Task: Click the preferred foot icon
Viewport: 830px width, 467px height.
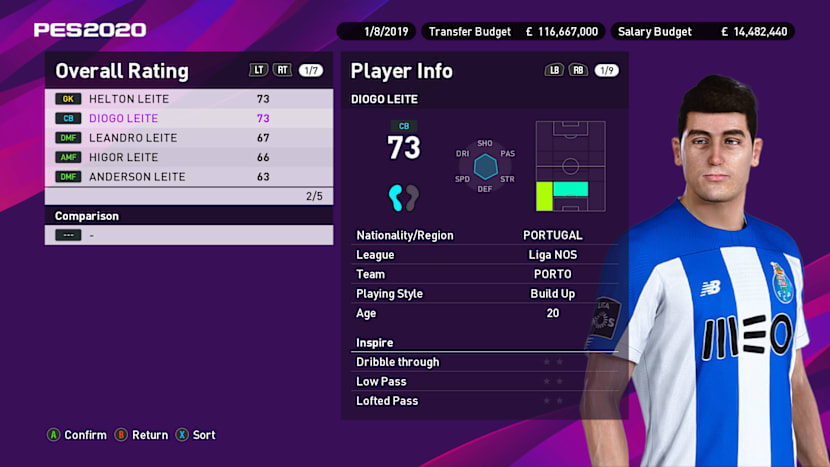Action: (x=403, y=197)
